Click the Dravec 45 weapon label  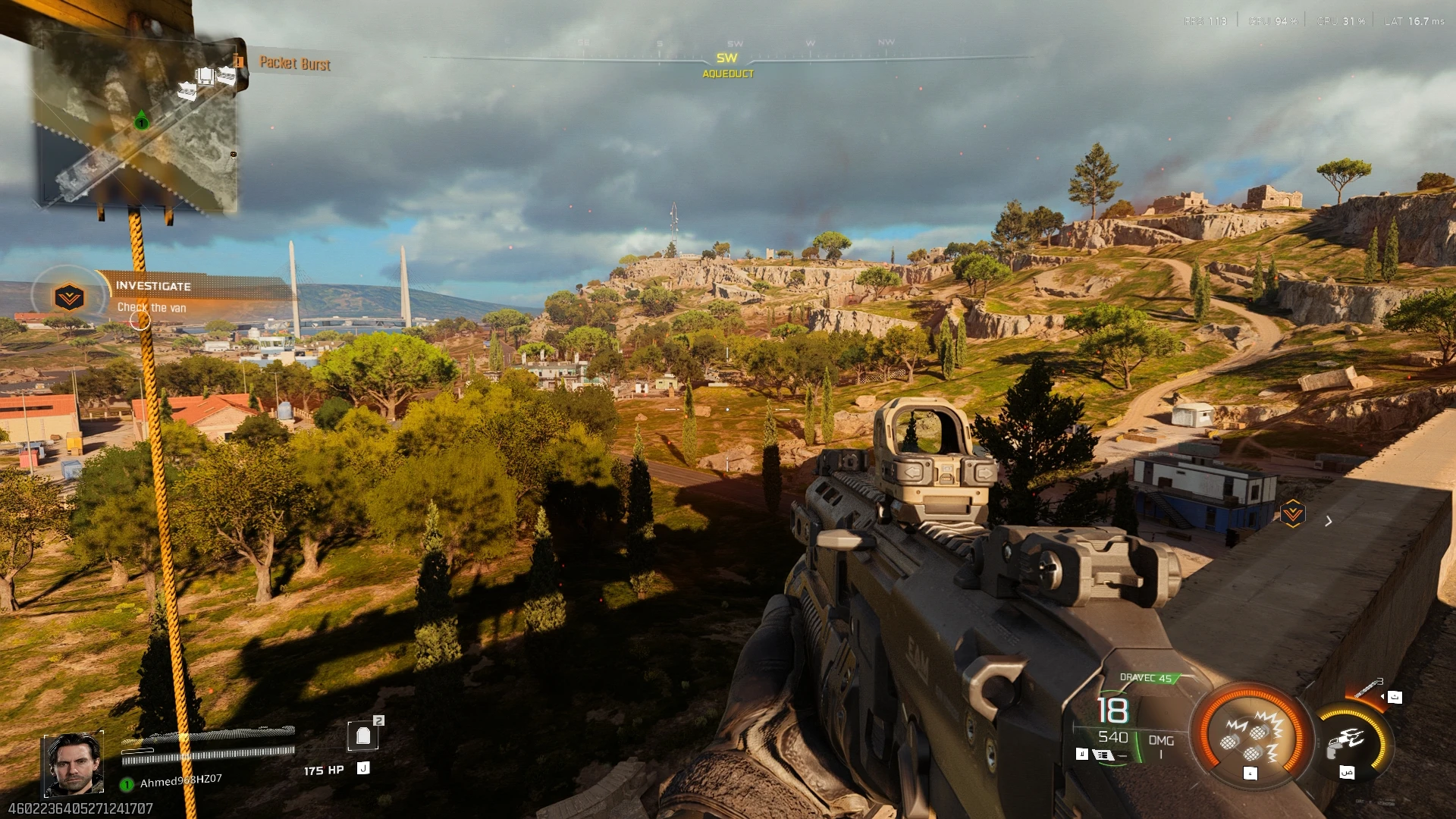pos(1145,678)
